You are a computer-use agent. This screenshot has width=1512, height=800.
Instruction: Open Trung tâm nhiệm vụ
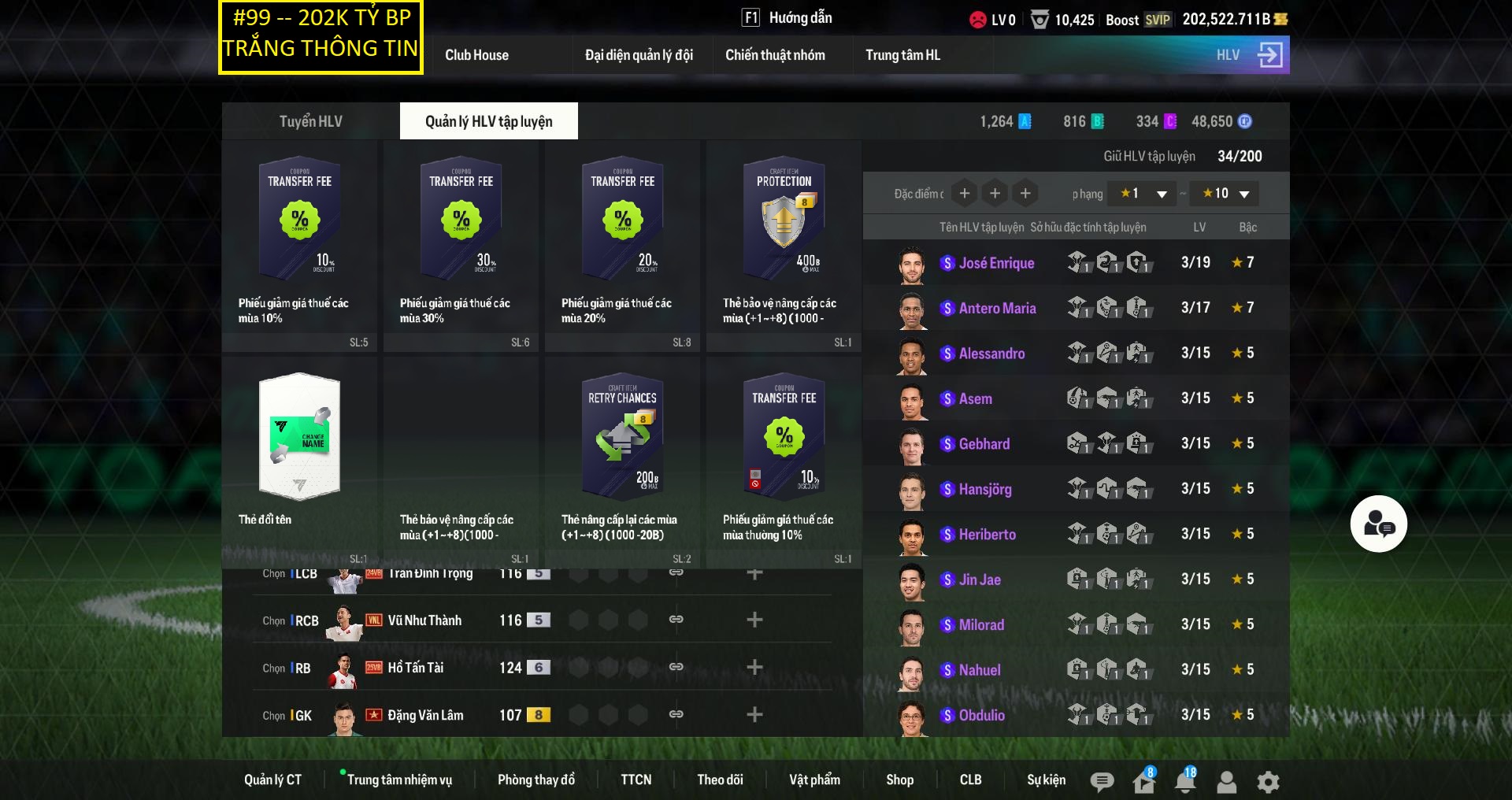399,780
